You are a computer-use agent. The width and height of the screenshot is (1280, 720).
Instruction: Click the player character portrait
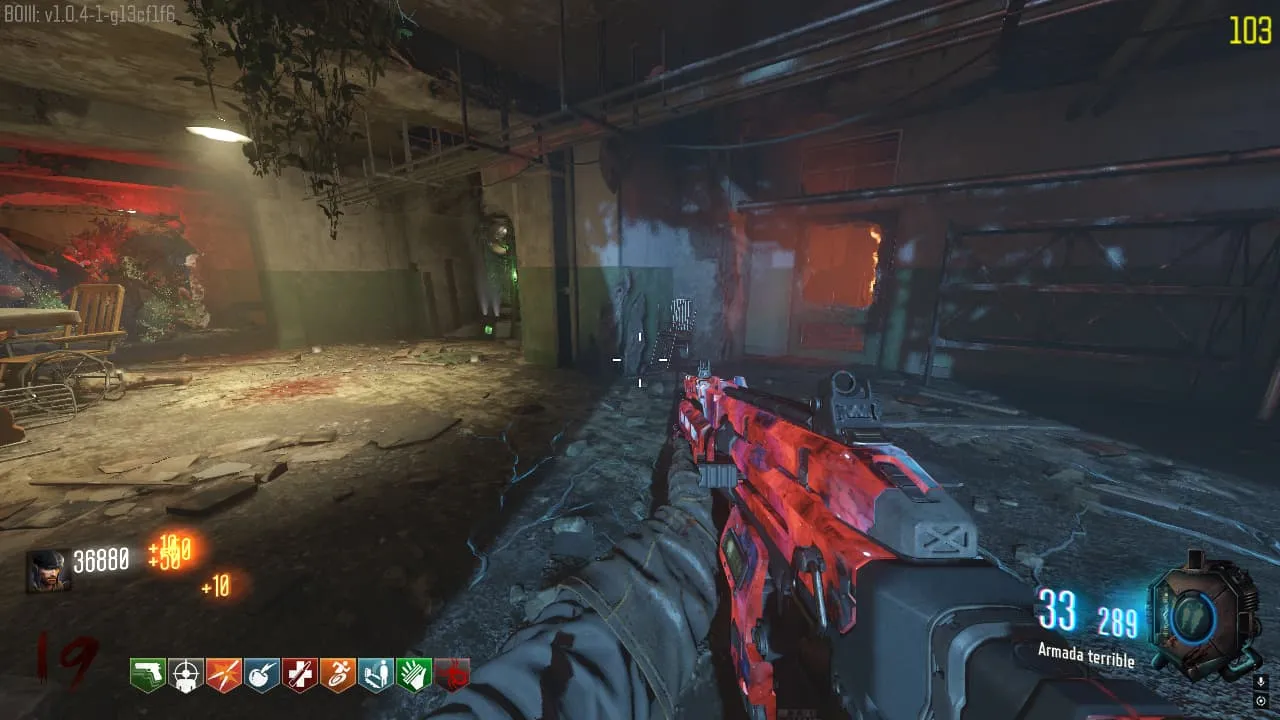coord(48,571)
